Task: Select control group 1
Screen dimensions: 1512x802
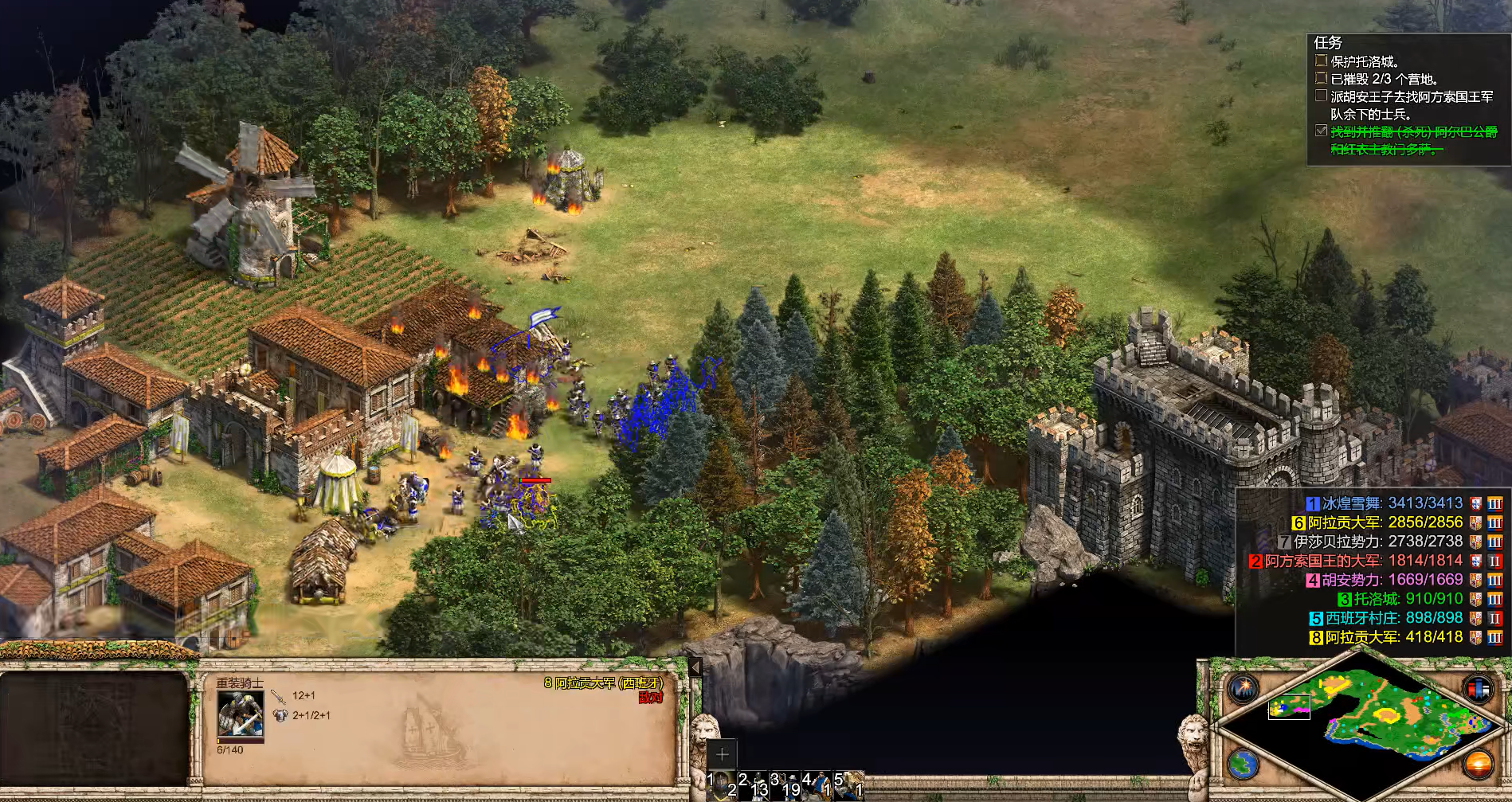Action: [x=721, y=784]
